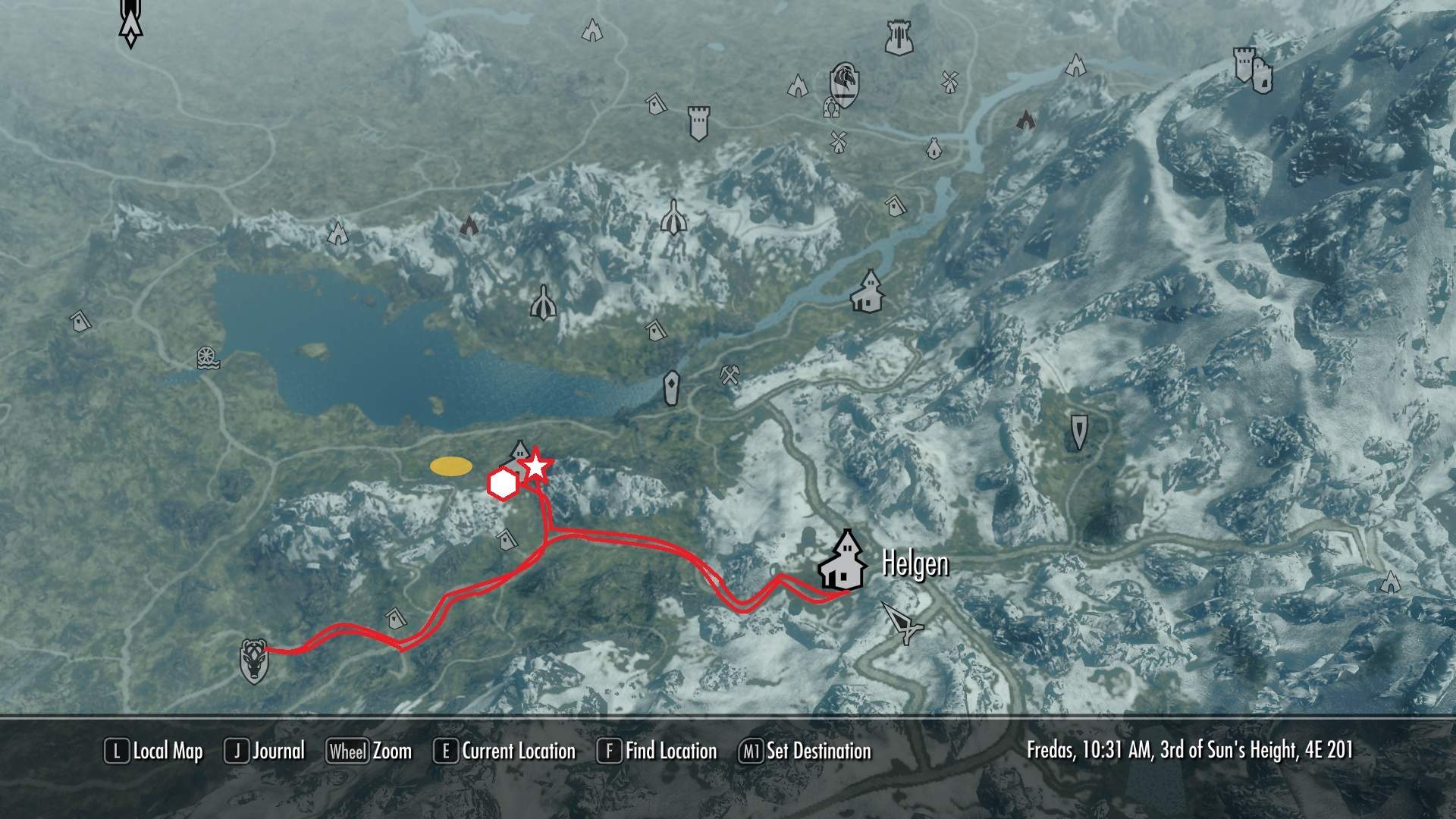The width and height of the screenshot is (1456, 819).
Task: Click the coffin-shaped marker at the lake's east end
Action: pyautogui.click(x=671, y=388)
